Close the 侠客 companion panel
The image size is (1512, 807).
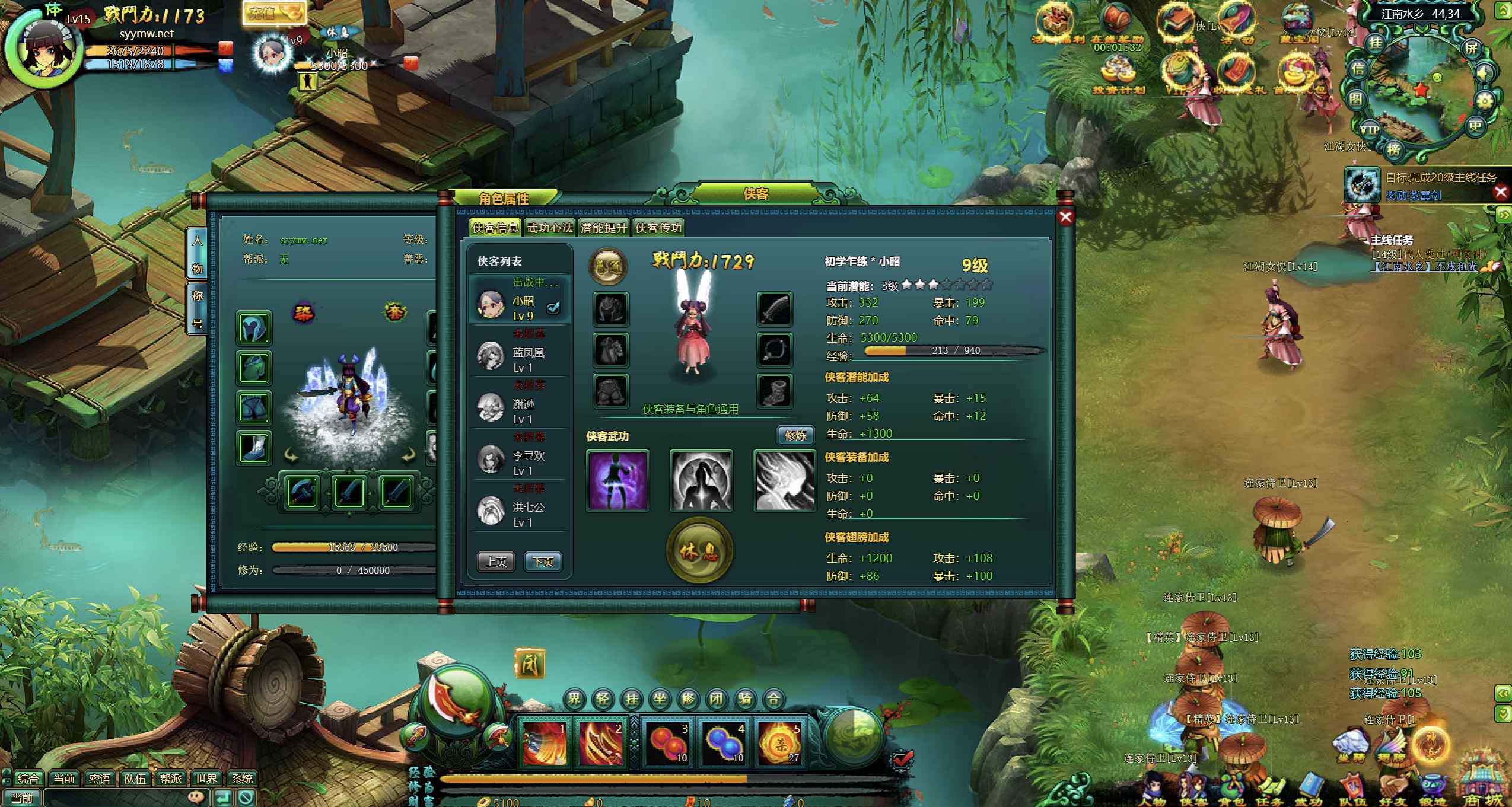[x=1065, y=217]
